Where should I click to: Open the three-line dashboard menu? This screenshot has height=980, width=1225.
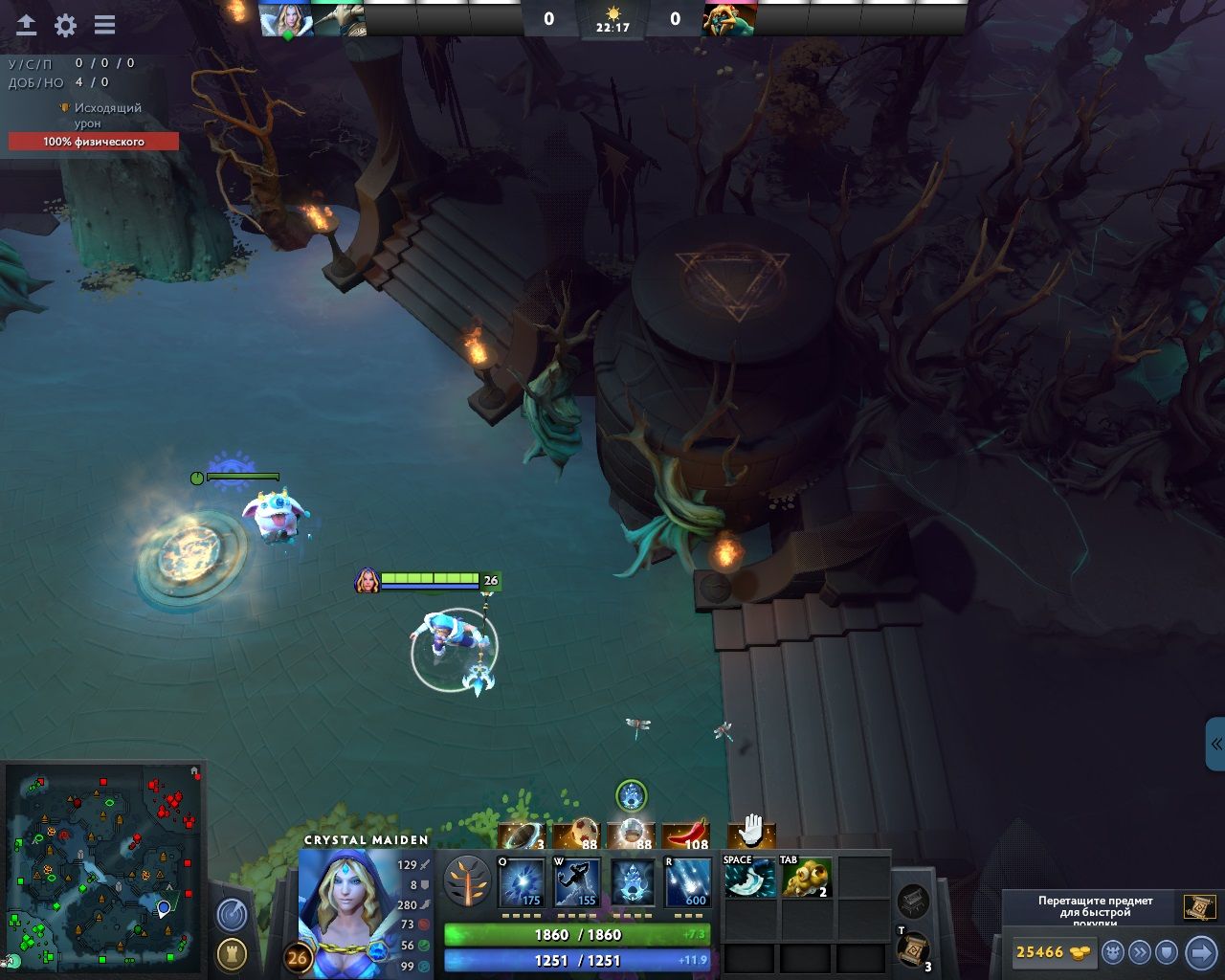point(104,25)
